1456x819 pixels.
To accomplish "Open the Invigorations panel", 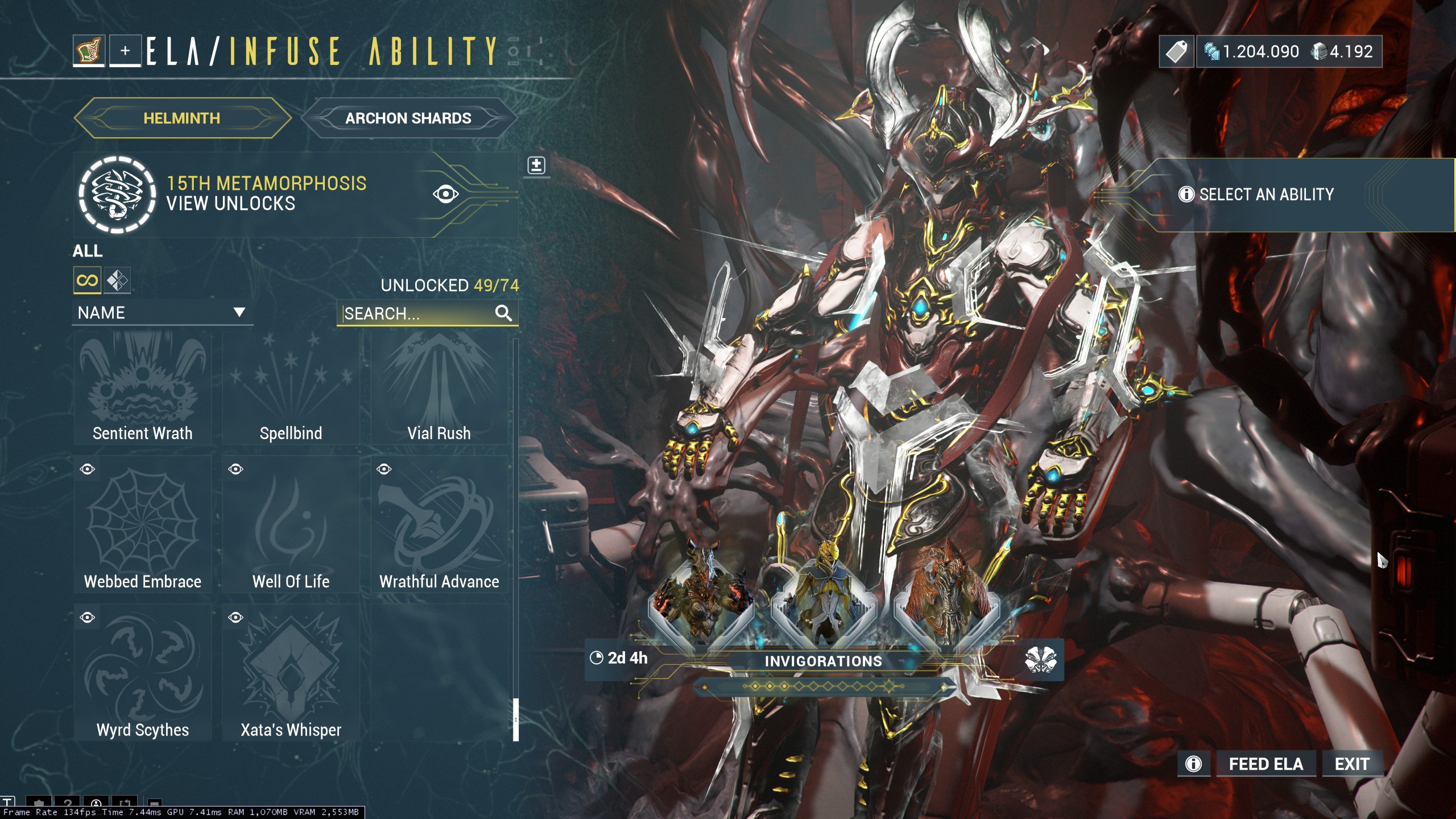I will (823, 661).
